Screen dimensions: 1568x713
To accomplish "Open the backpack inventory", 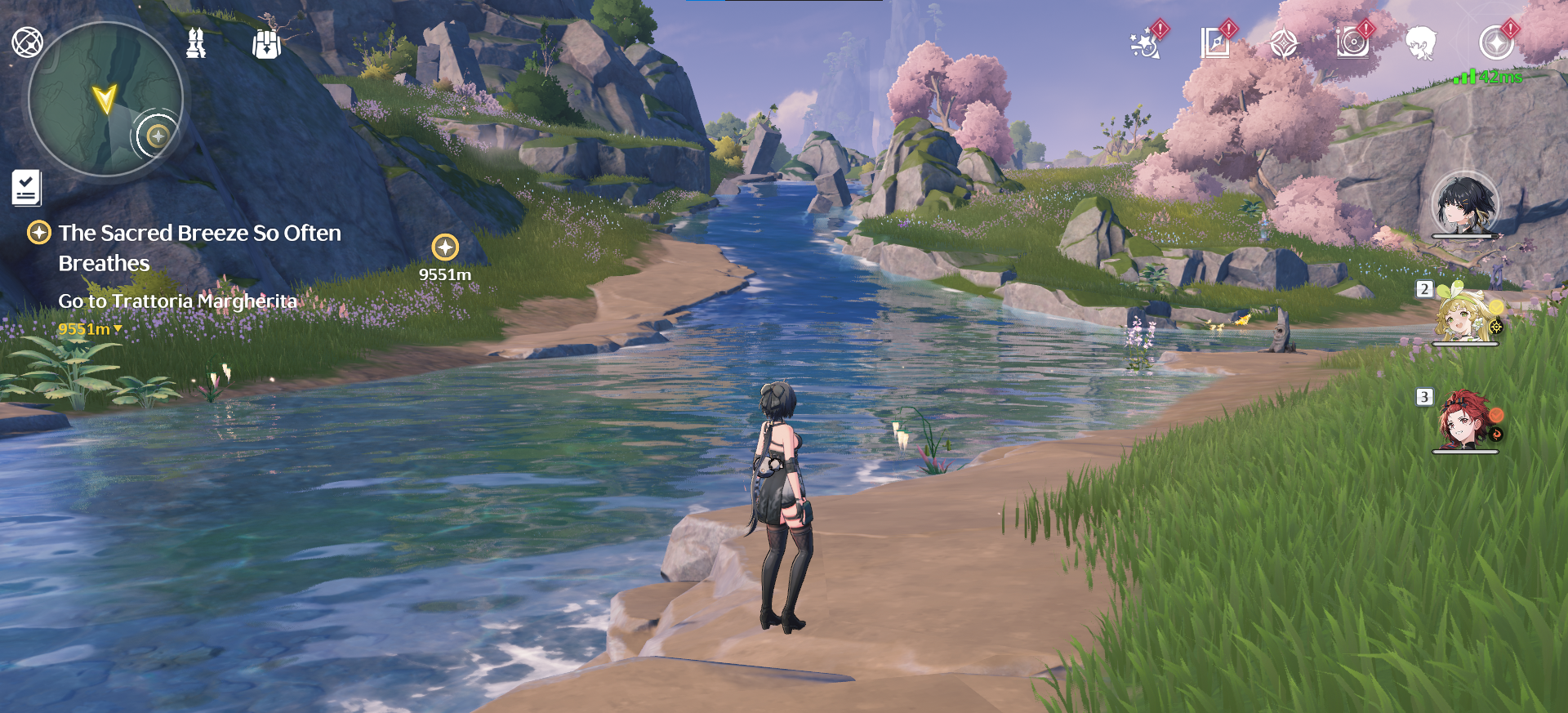I will click(x=266, y=44).
